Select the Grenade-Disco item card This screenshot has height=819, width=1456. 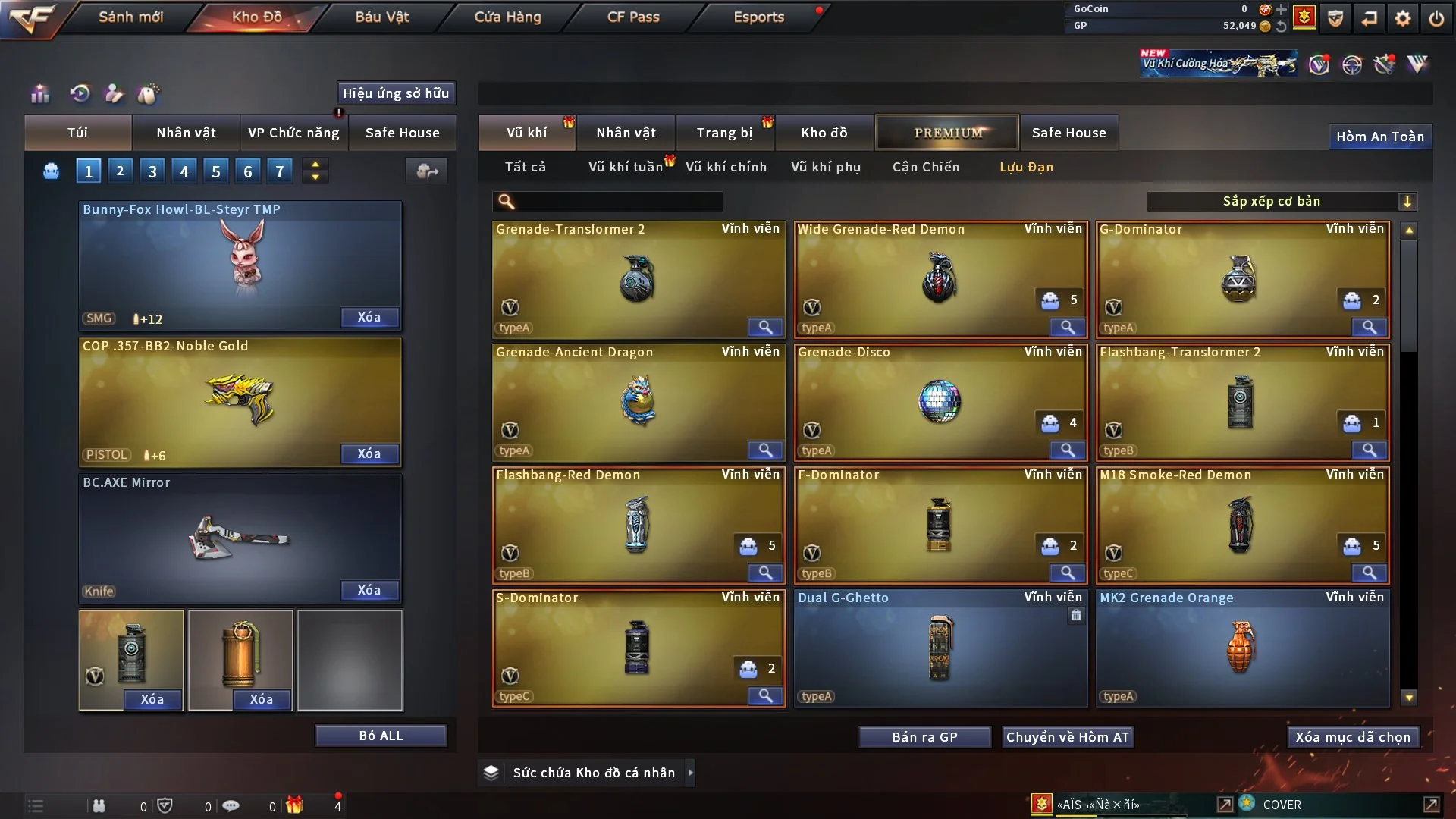tap(940, 402)
